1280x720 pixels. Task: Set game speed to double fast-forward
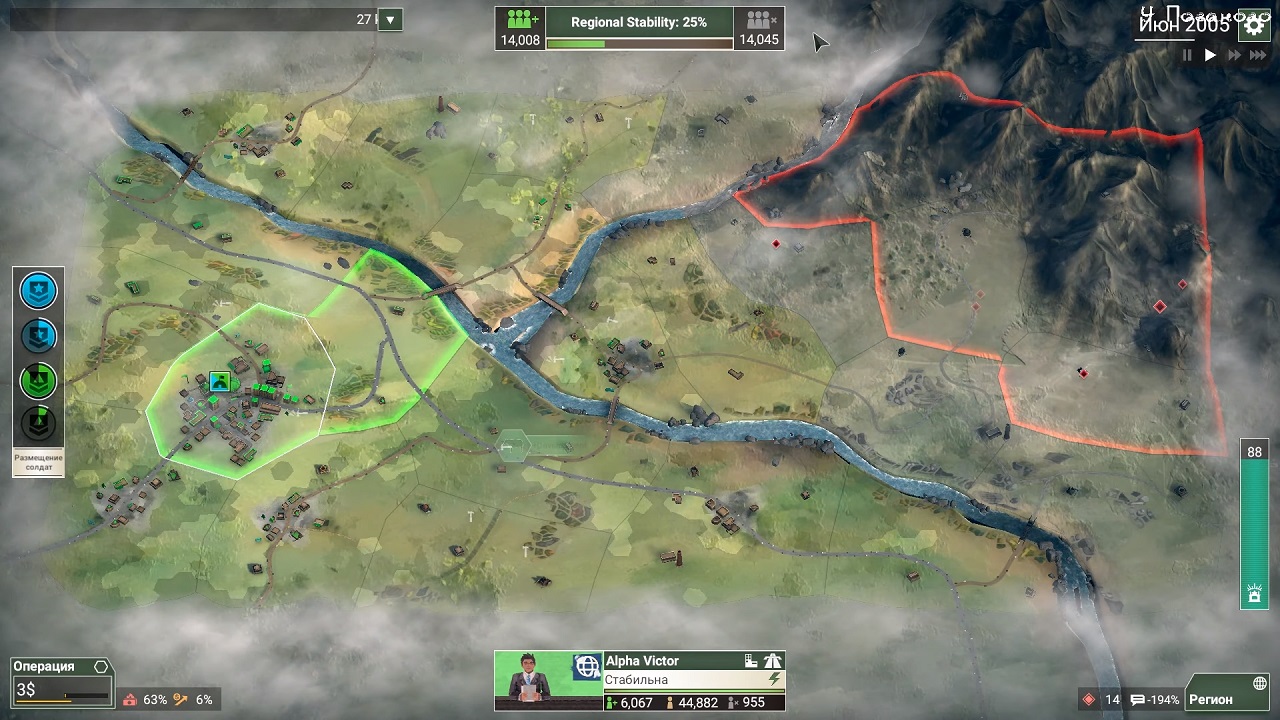coord(1234,56)
